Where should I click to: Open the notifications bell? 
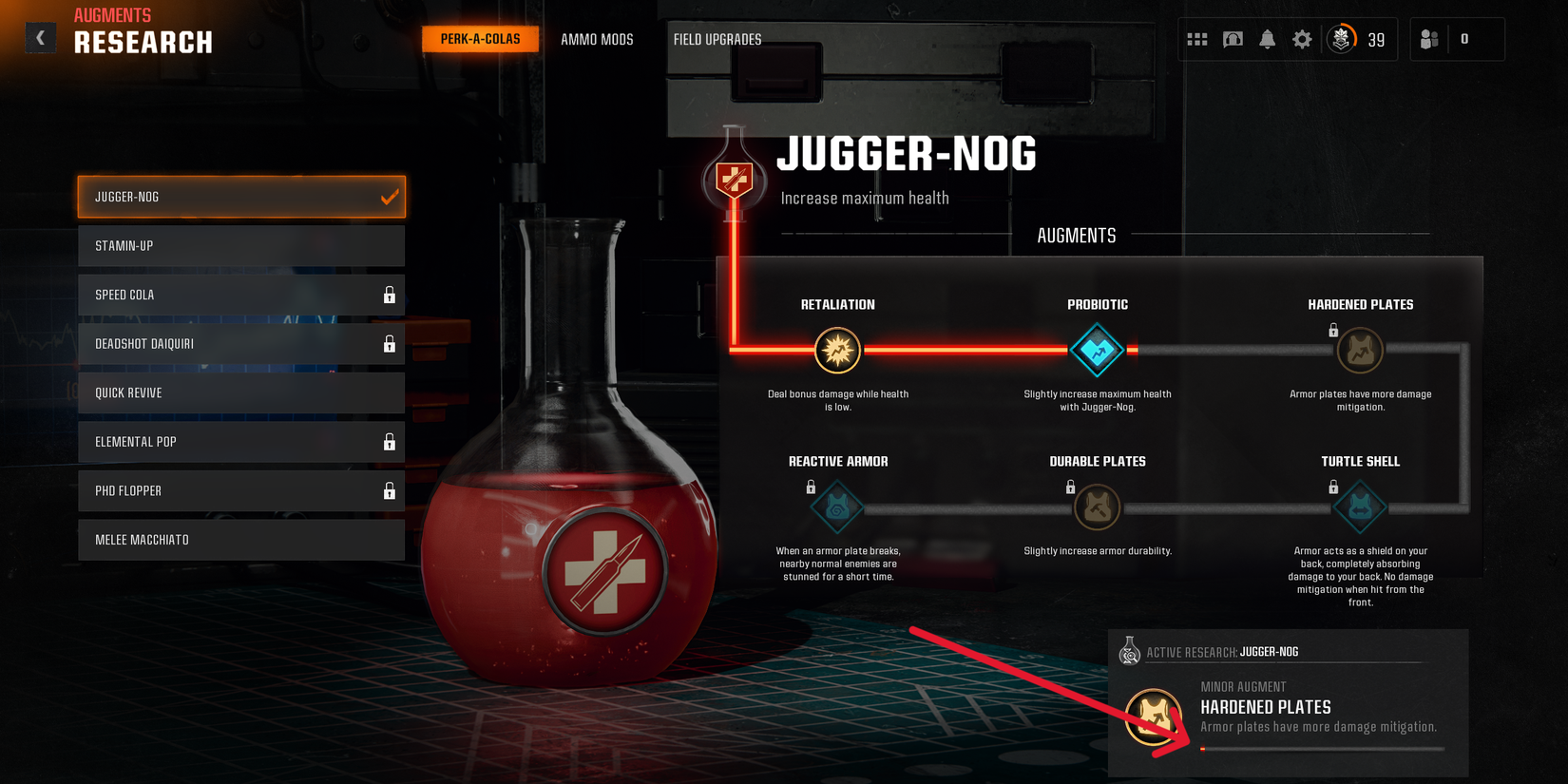click(1267, 39)
